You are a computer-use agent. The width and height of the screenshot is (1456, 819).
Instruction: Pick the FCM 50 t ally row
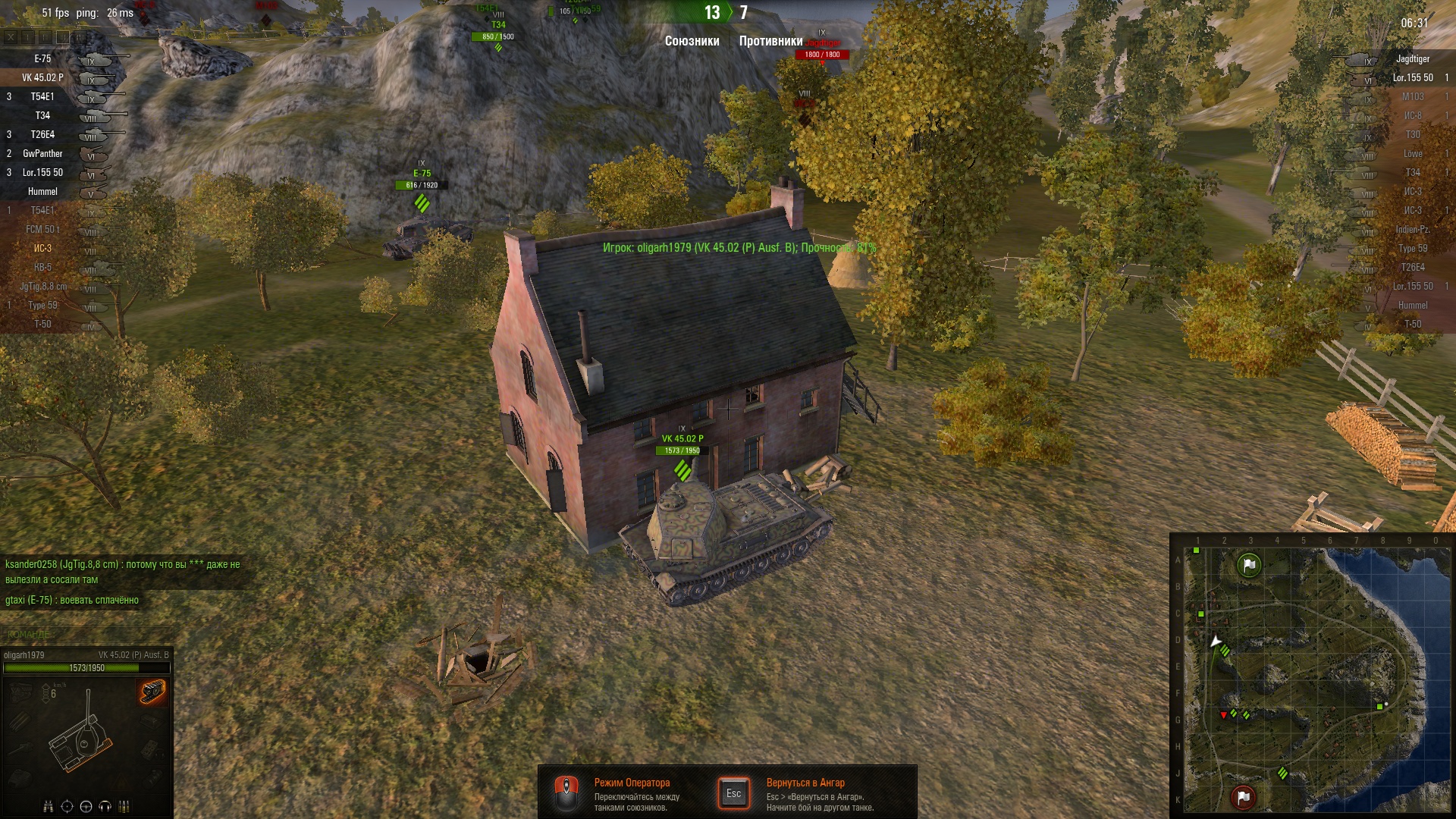(43, 230)
